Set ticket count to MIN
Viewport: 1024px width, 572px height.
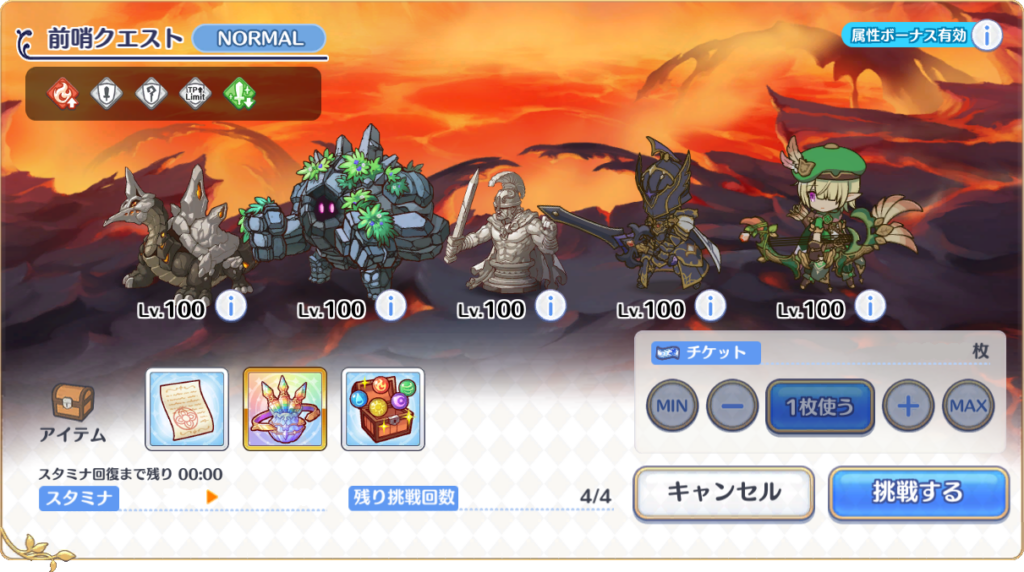(672, 407)
